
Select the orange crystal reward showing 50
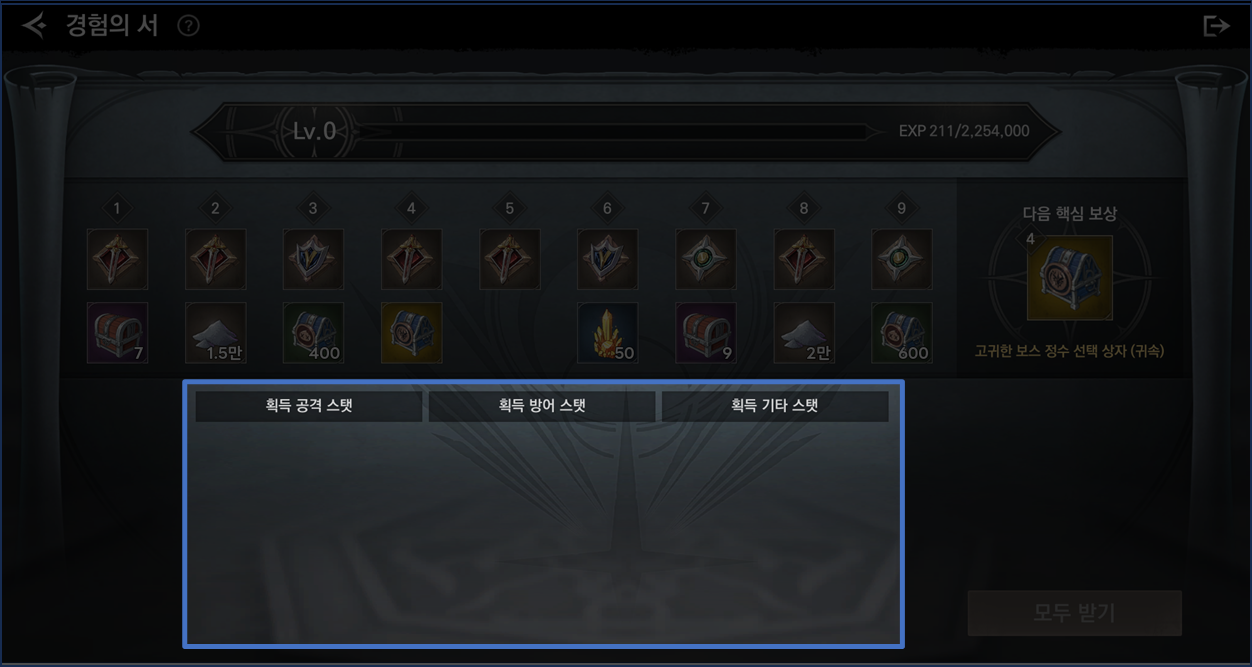607,333
